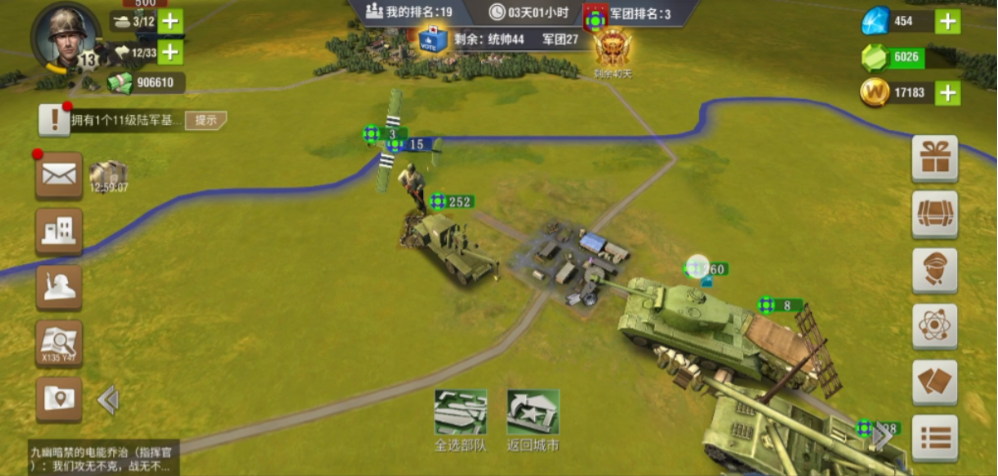Open the exclamation mark alert notice
Image resolution: width=998 pixels, height=476 pixels.
click(x=53, y=121)
